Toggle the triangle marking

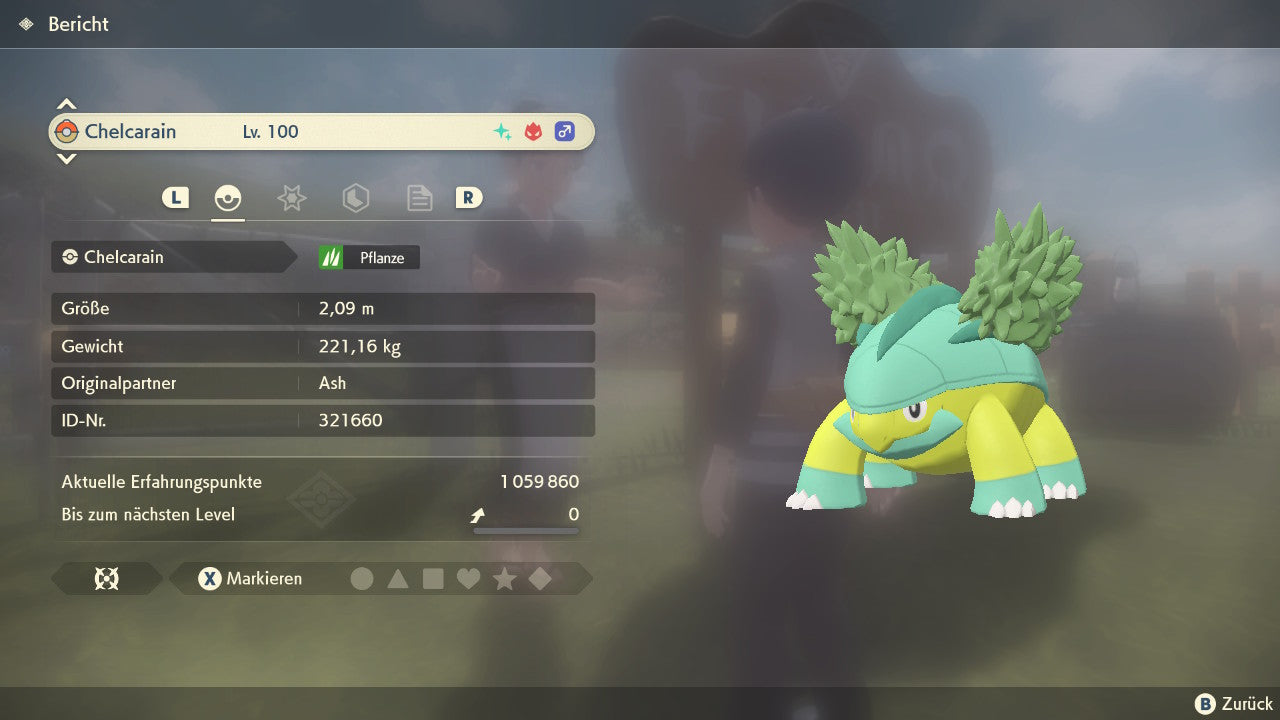398,579
